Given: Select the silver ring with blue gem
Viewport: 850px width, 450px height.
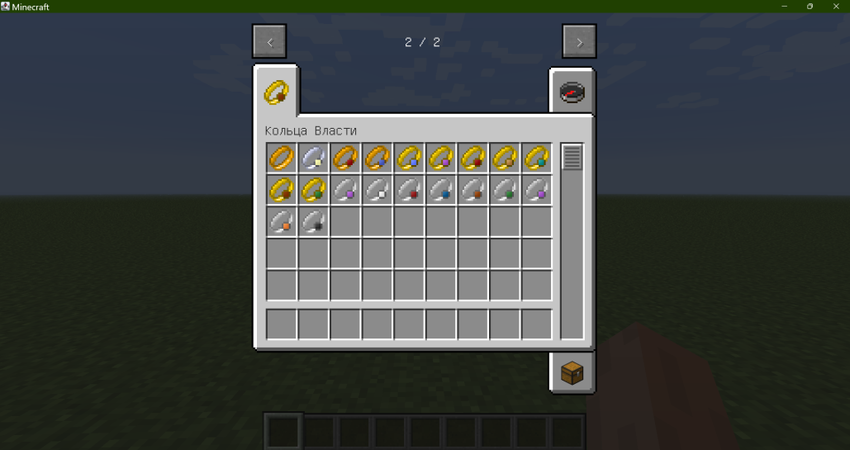Looking at the screenshot, I should 442,190.
